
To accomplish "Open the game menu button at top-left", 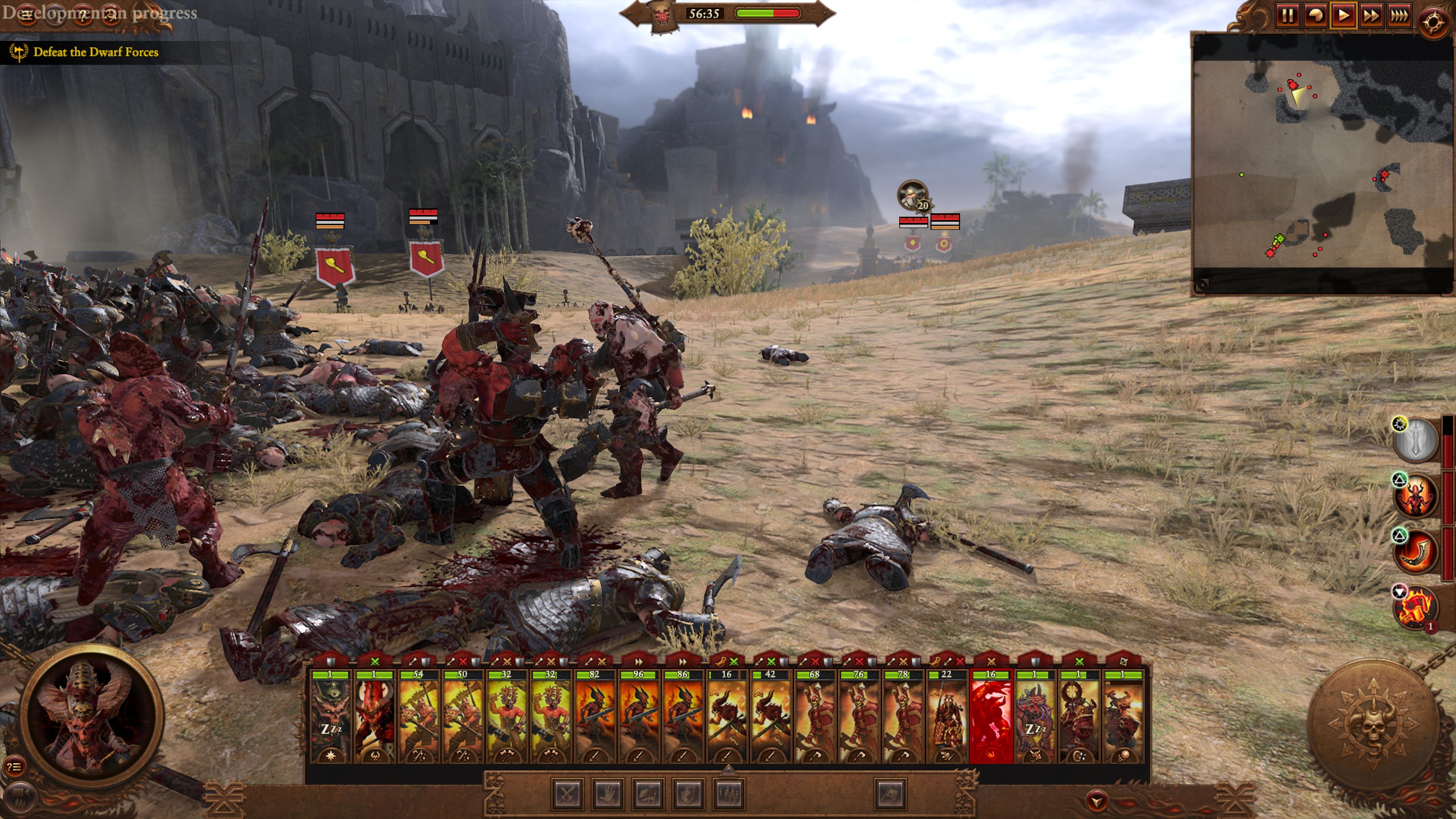I will coord(27,14).
